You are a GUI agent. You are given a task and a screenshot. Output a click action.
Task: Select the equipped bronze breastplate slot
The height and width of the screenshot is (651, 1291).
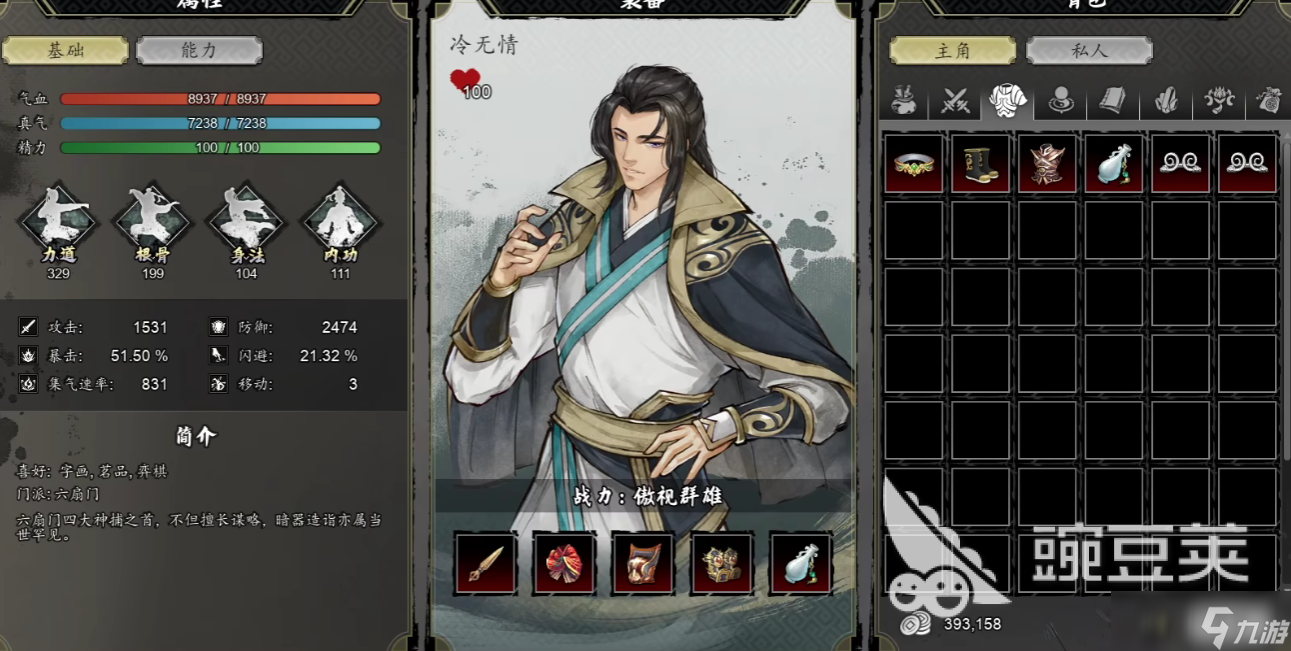(643, 564)
